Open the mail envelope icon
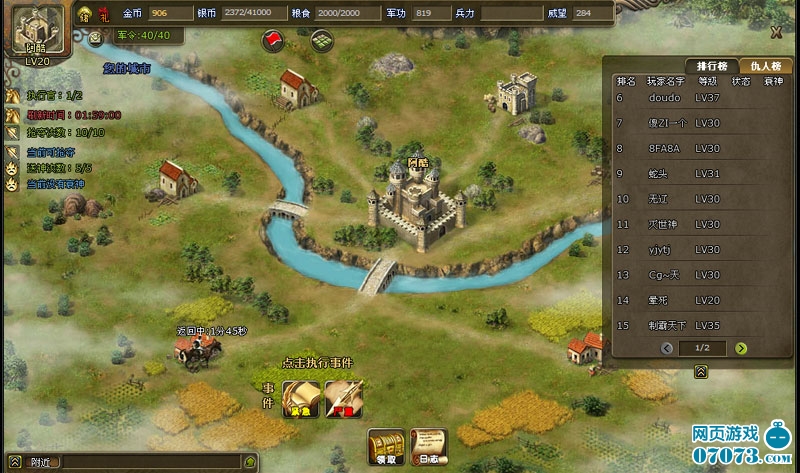Image resolution: width=800 pixels, height=473 pixels. [96, 37]
